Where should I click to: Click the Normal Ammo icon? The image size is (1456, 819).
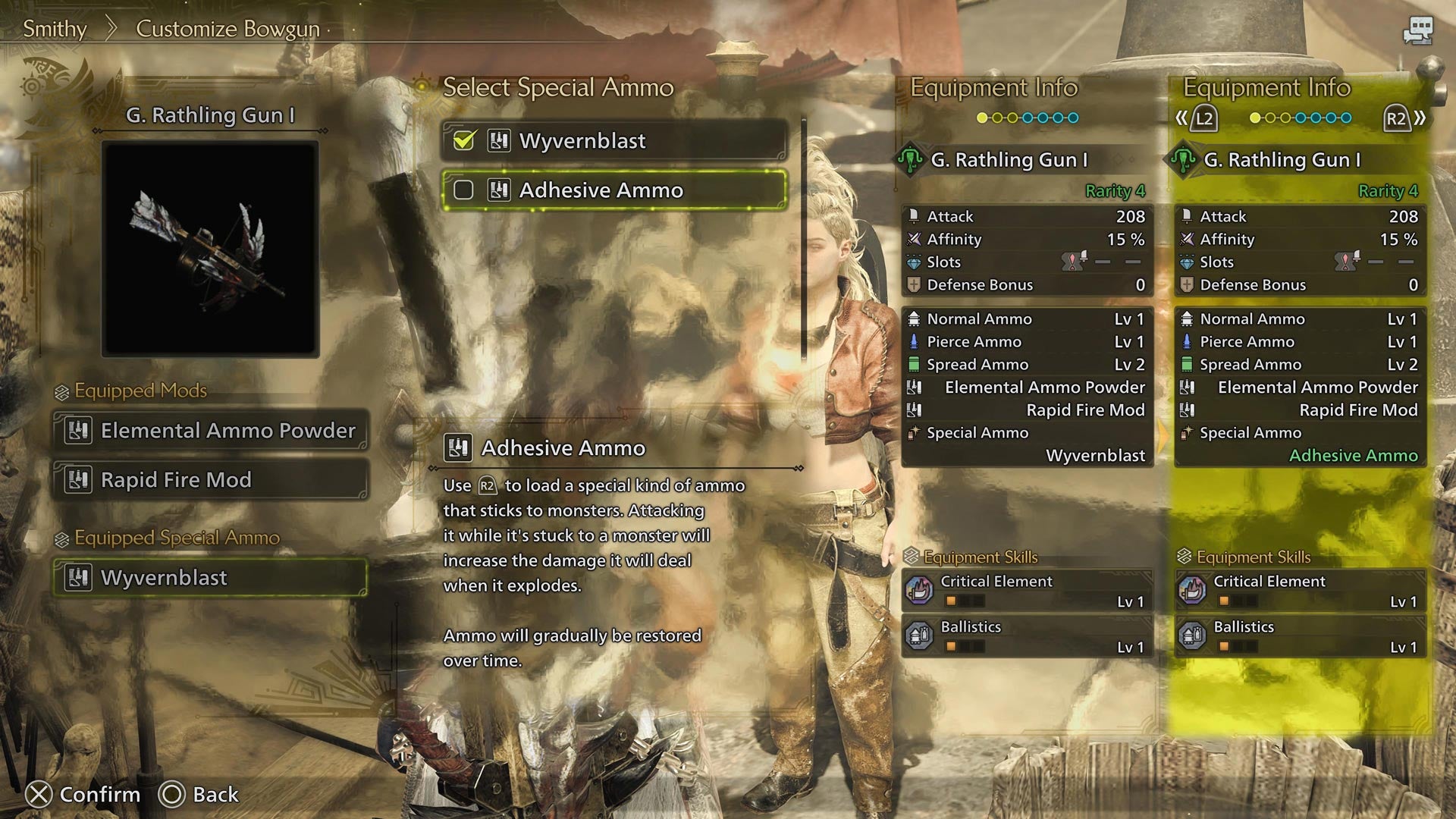coord(915,318)
